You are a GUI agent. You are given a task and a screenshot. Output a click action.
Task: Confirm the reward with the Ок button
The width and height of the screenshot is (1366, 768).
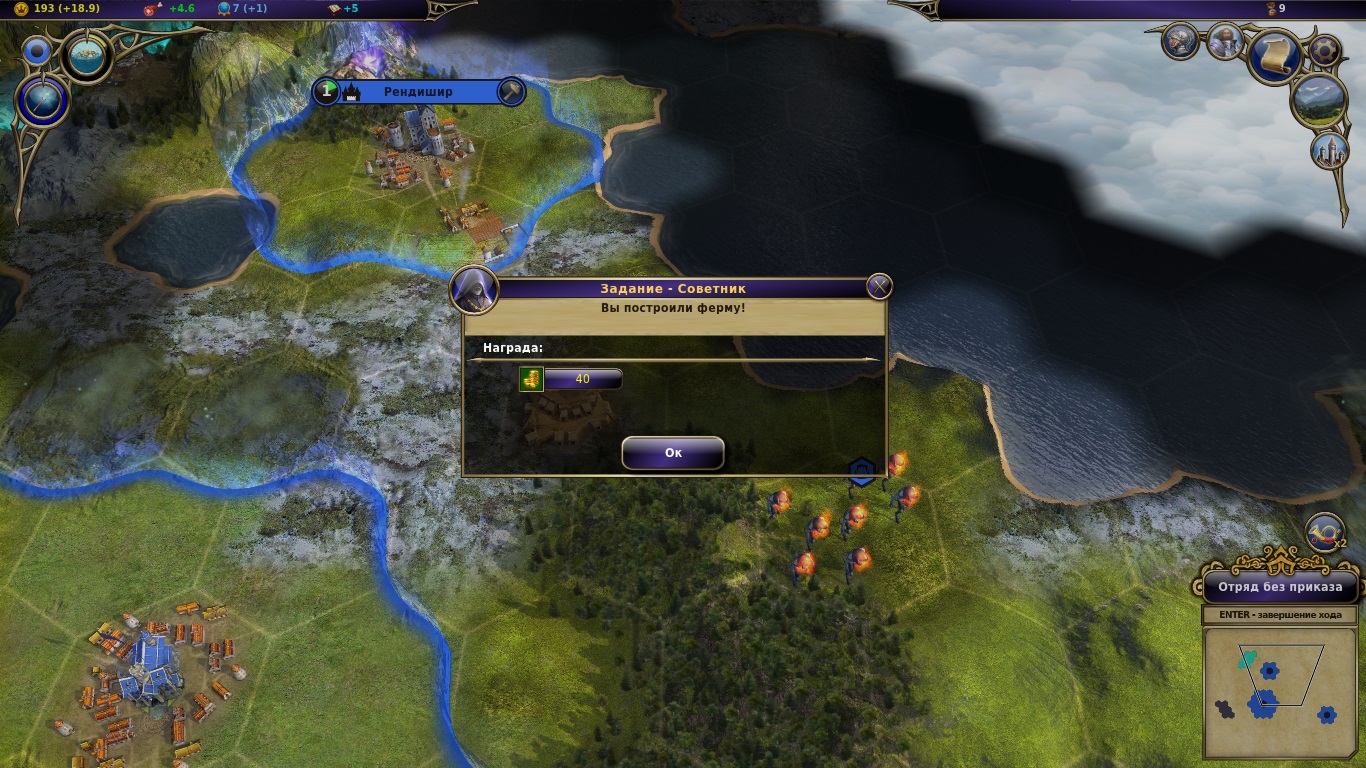point(672,453)
